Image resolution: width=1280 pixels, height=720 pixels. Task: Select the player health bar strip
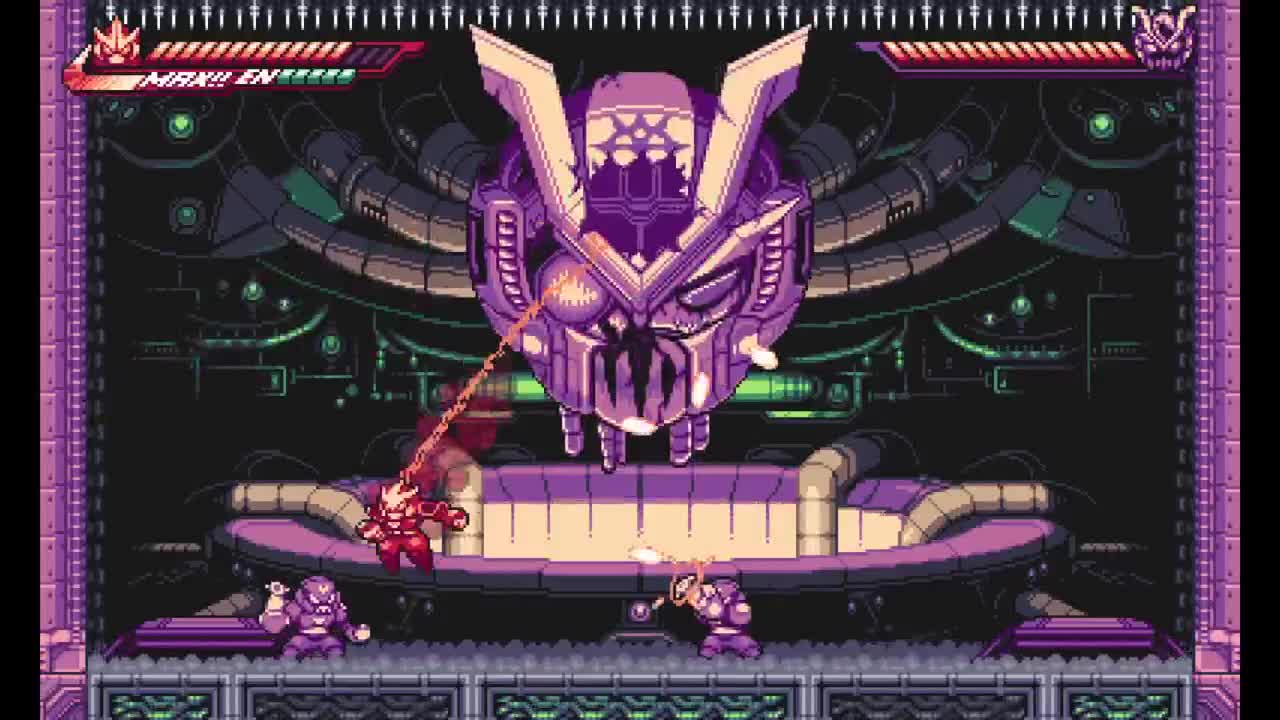point(250,48)
